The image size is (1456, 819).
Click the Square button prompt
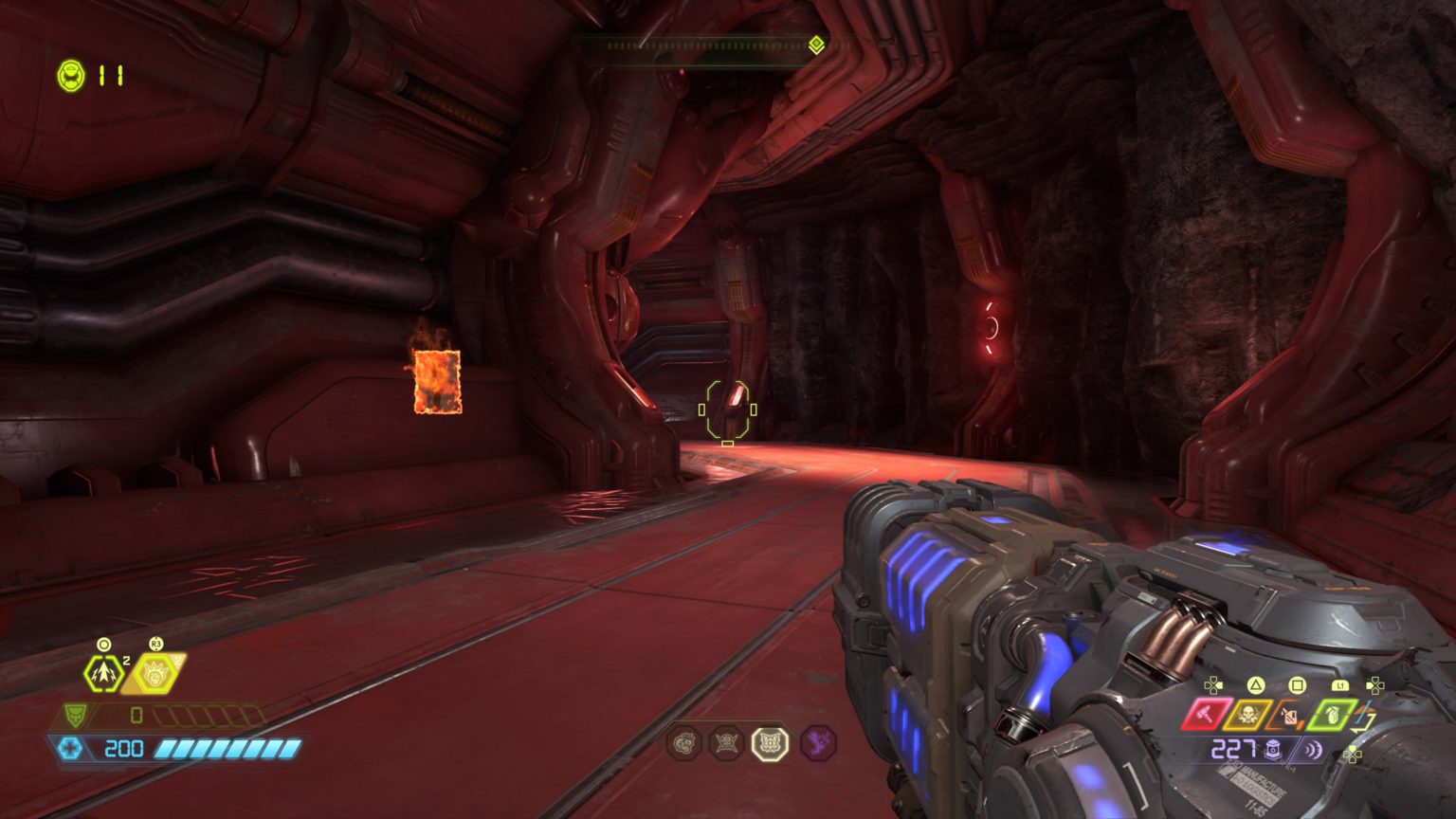[x=1298, y=685]
